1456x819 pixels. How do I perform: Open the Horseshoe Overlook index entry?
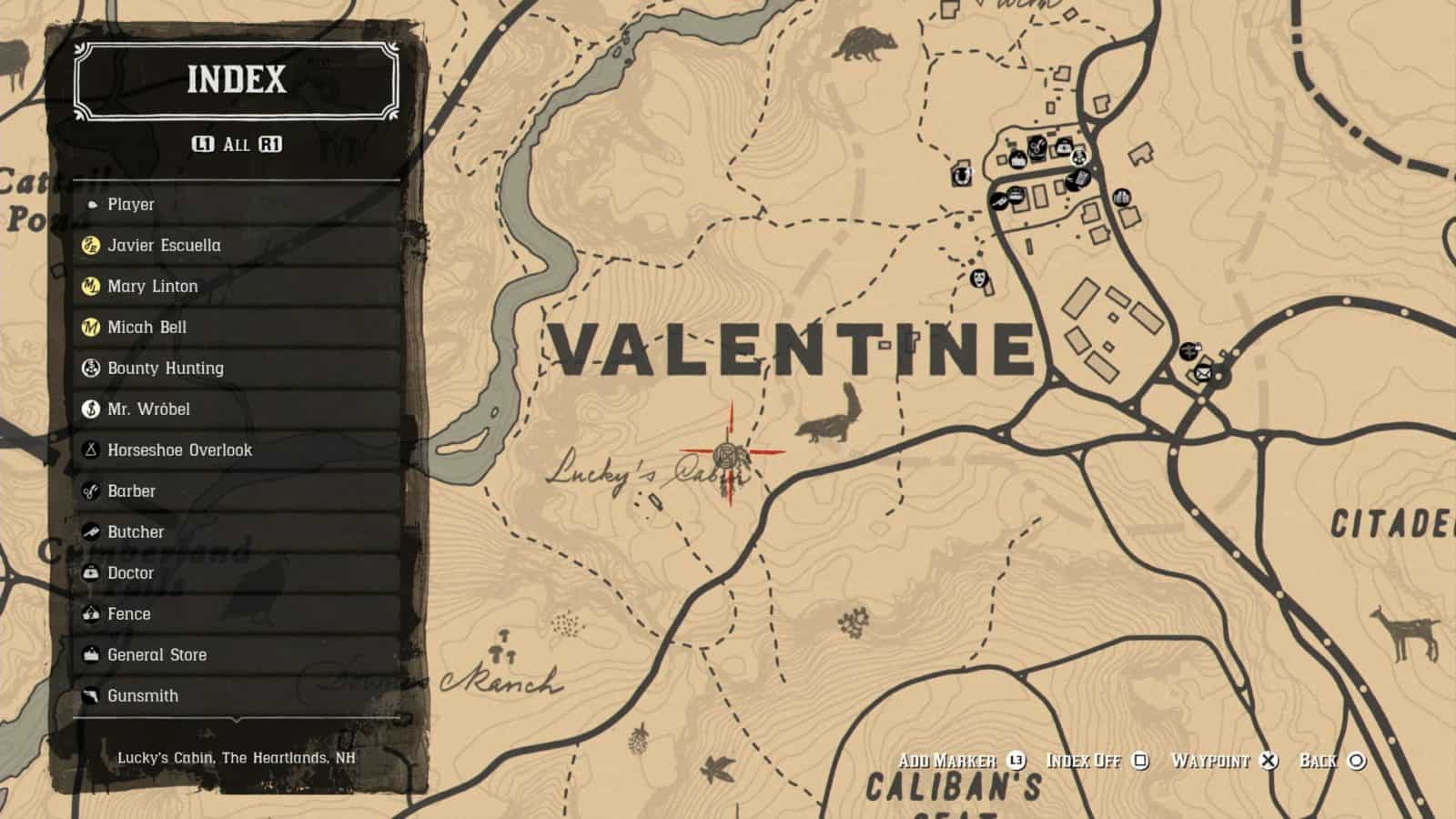[x=178, y=450]
